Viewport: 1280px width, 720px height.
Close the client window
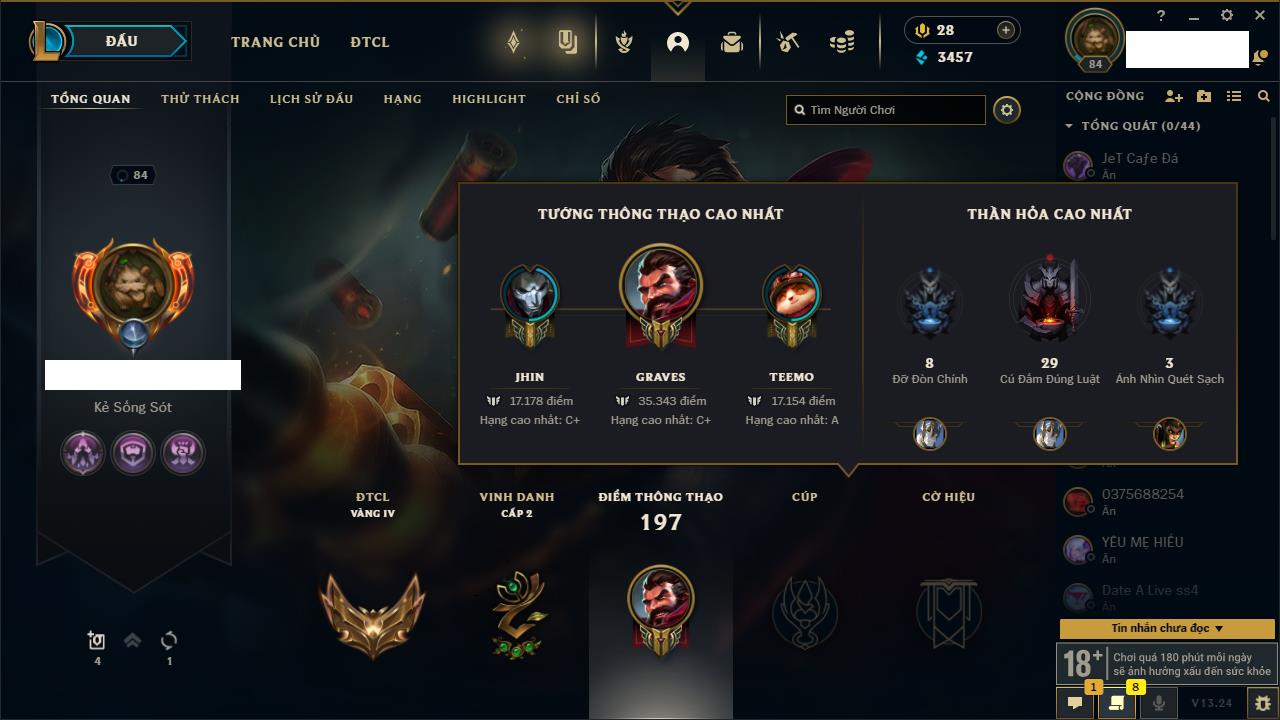[x=1259, y=15]
